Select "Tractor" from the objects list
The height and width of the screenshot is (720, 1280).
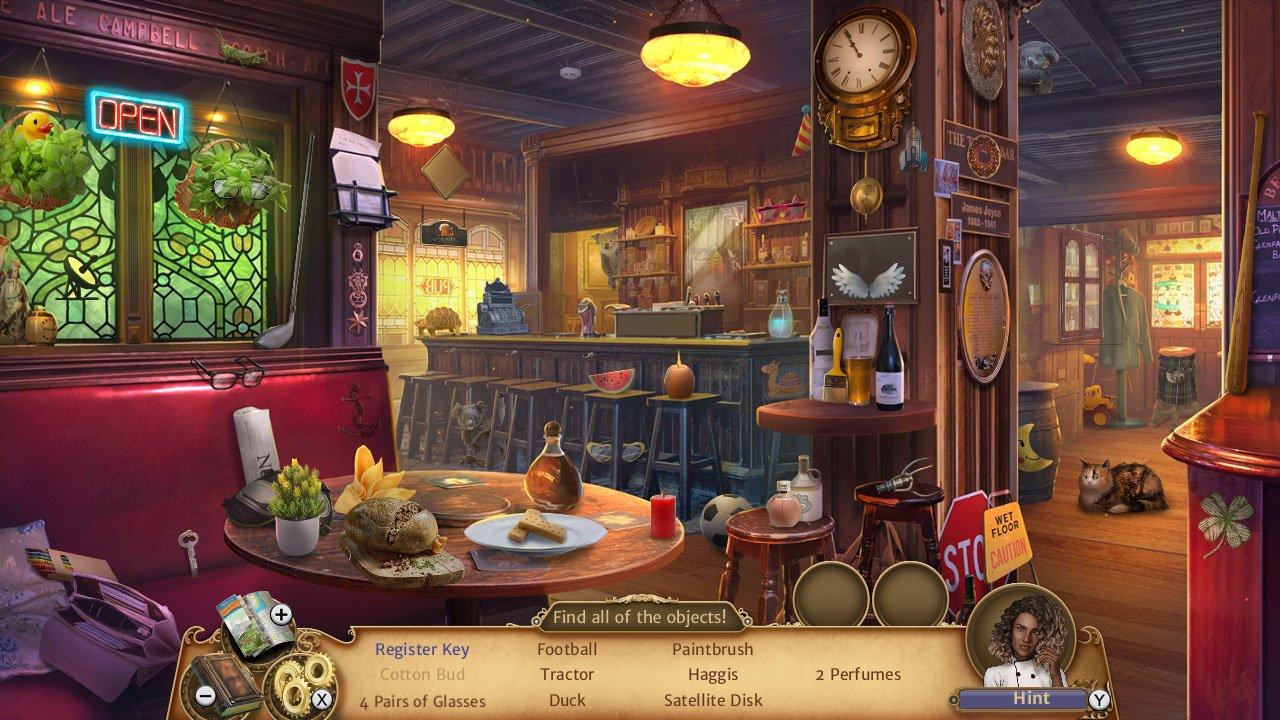(567, 675)
